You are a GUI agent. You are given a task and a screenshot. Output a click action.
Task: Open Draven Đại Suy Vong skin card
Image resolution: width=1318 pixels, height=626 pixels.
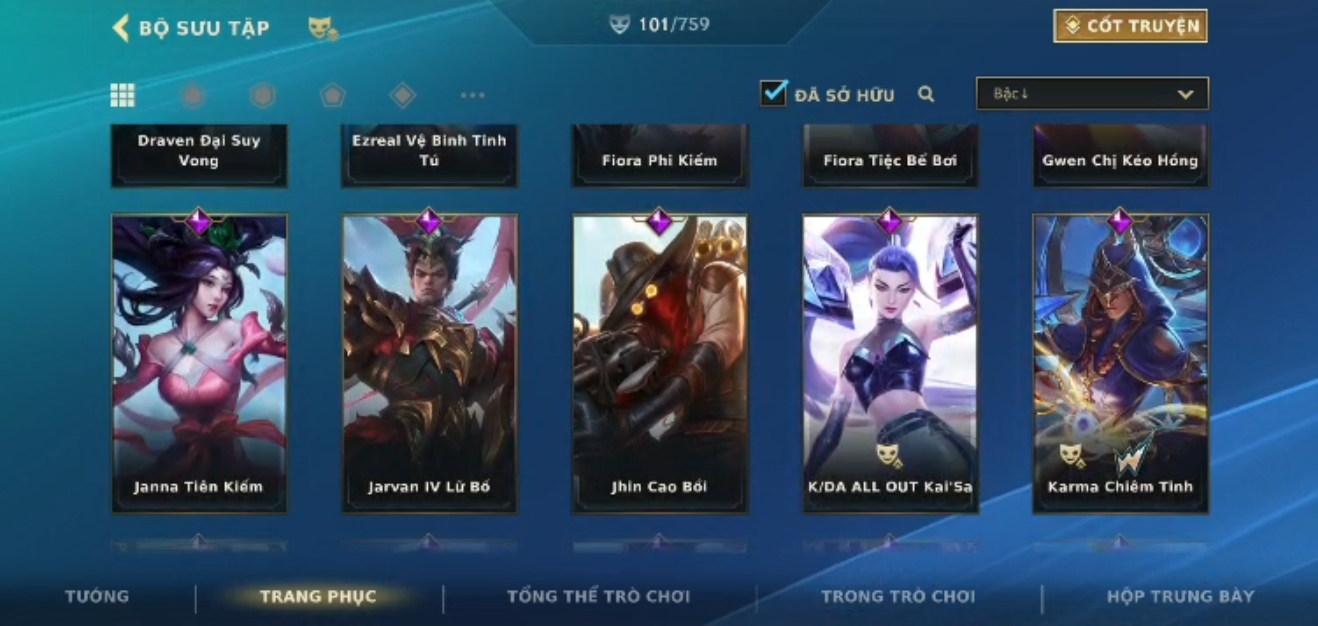coord(199,155)
